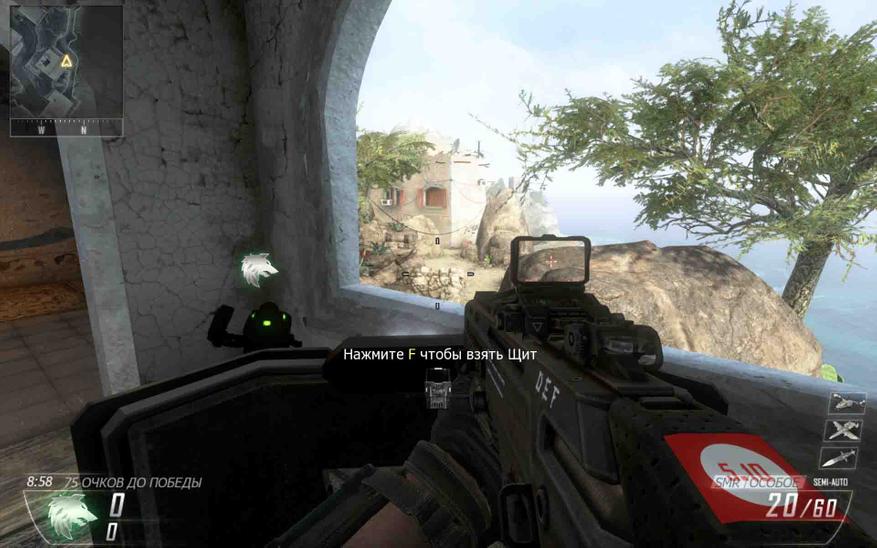Click the yellow player arrow on the minimap

tap(67, 62)
